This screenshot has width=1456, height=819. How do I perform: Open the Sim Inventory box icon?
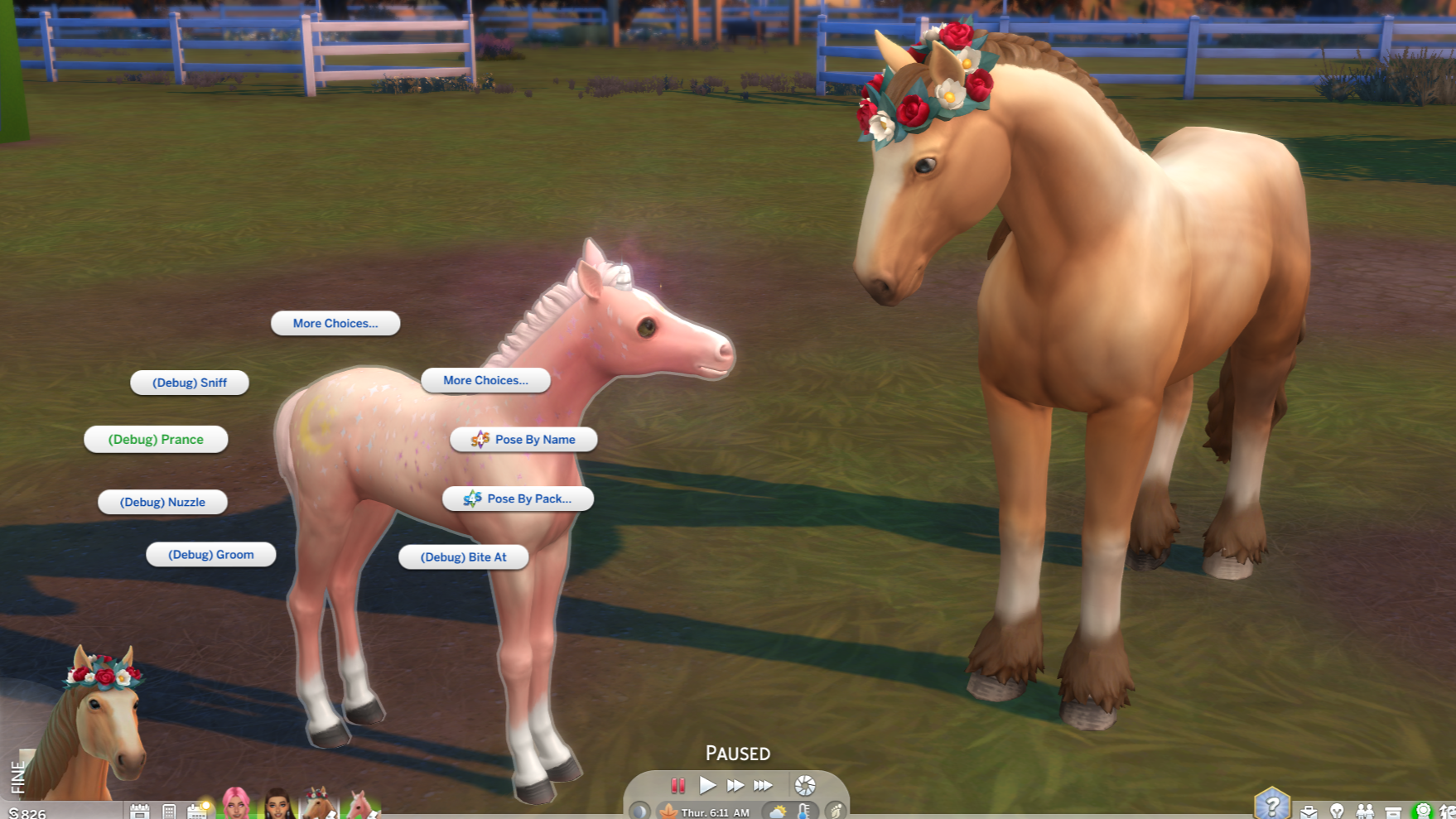(1394, 807)
